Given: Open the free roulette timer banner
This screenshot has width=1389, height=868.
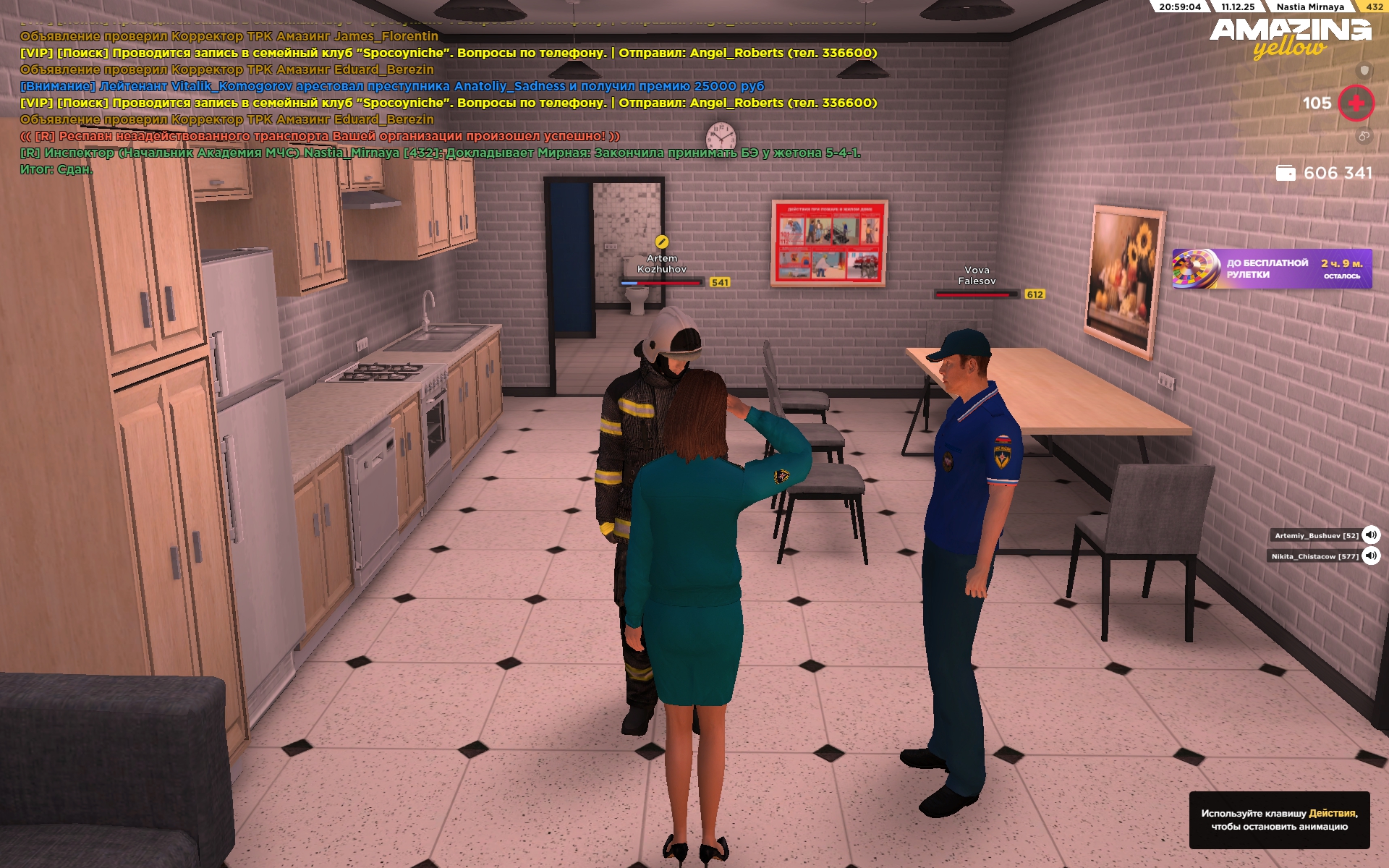Looking at the screenshot, I should 1271,269.
